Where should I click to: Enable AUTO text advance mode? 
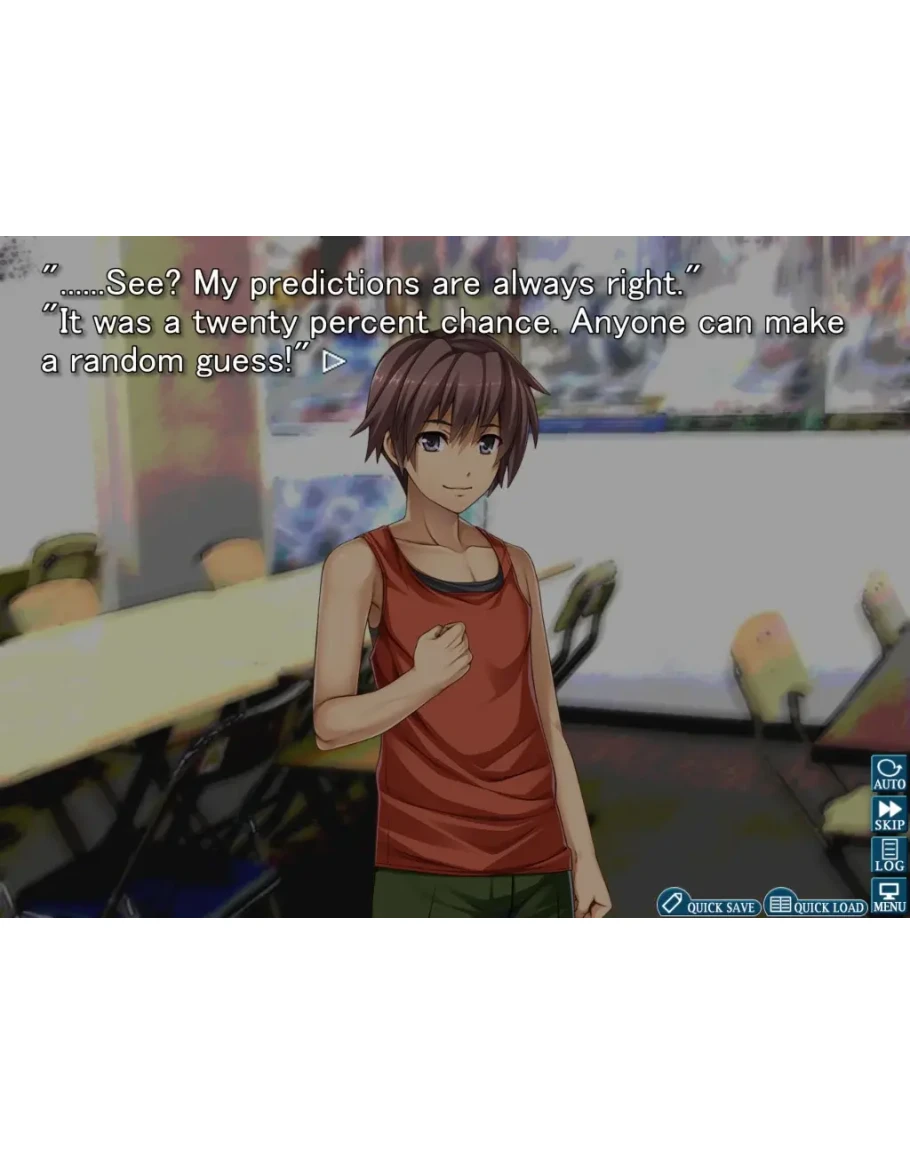pyautogui.click(x=889, y=774)
